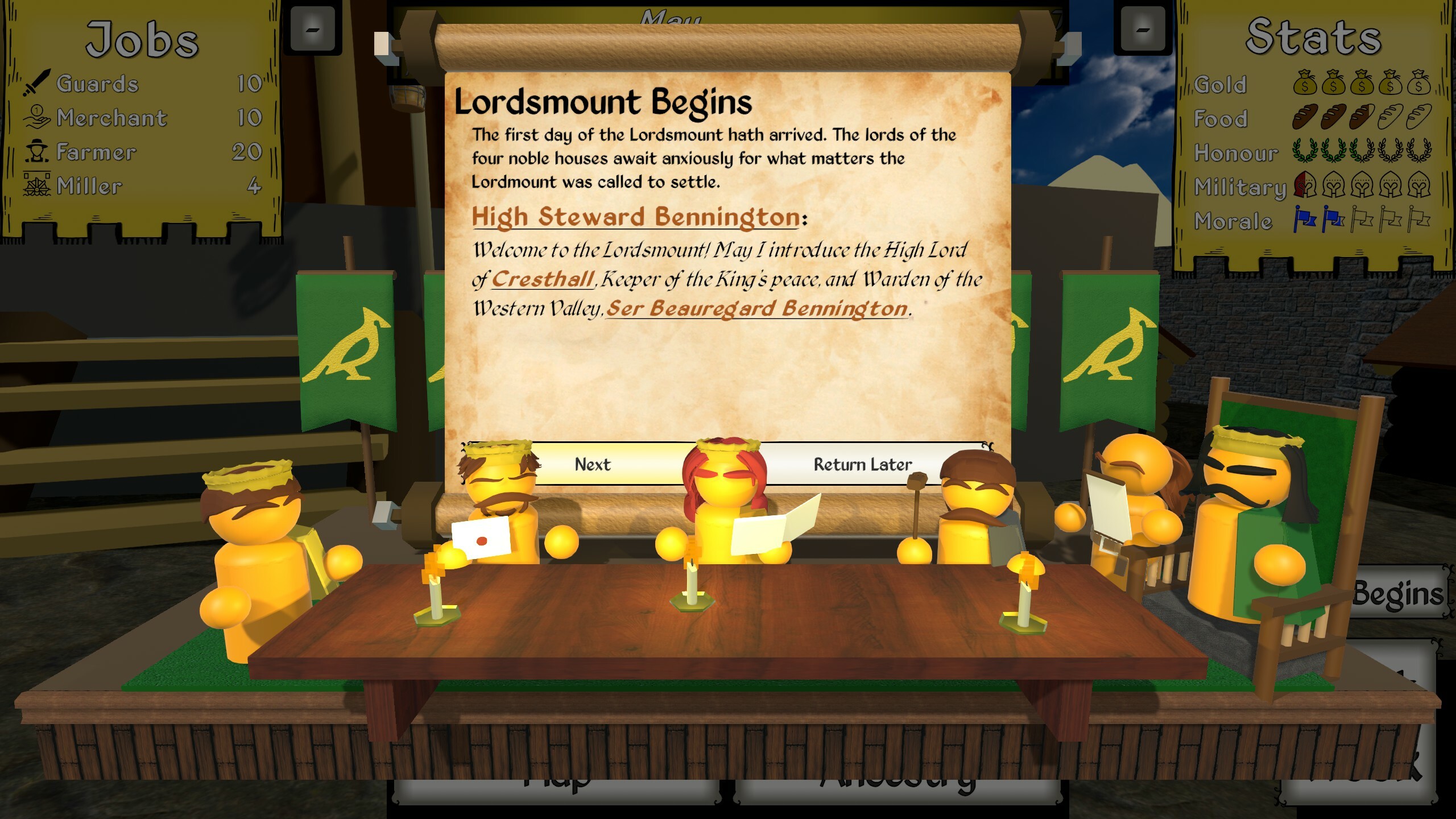Choose Return Later on the scroll

point(862,464)
